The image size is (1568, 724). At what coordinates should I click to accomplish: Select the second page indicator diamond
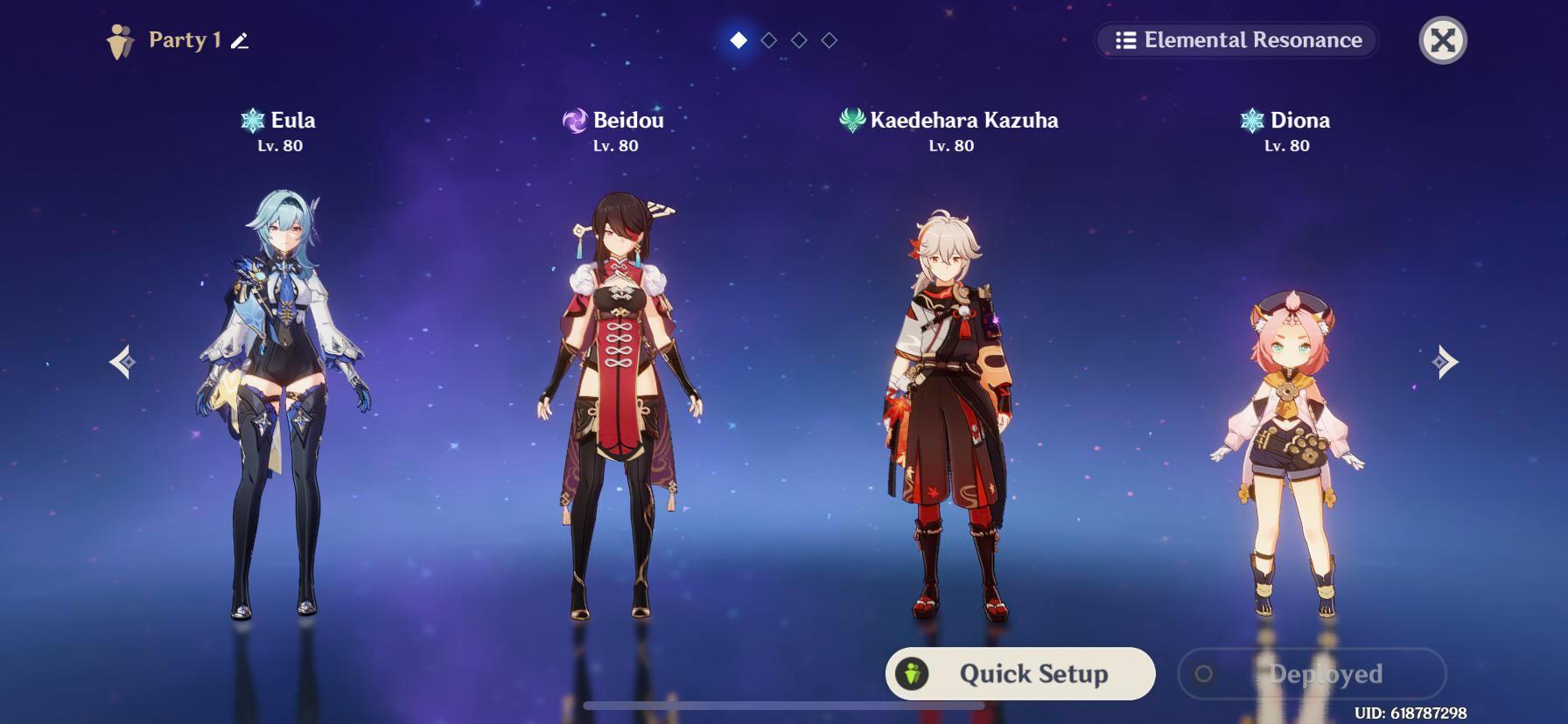tap(767, 39)
